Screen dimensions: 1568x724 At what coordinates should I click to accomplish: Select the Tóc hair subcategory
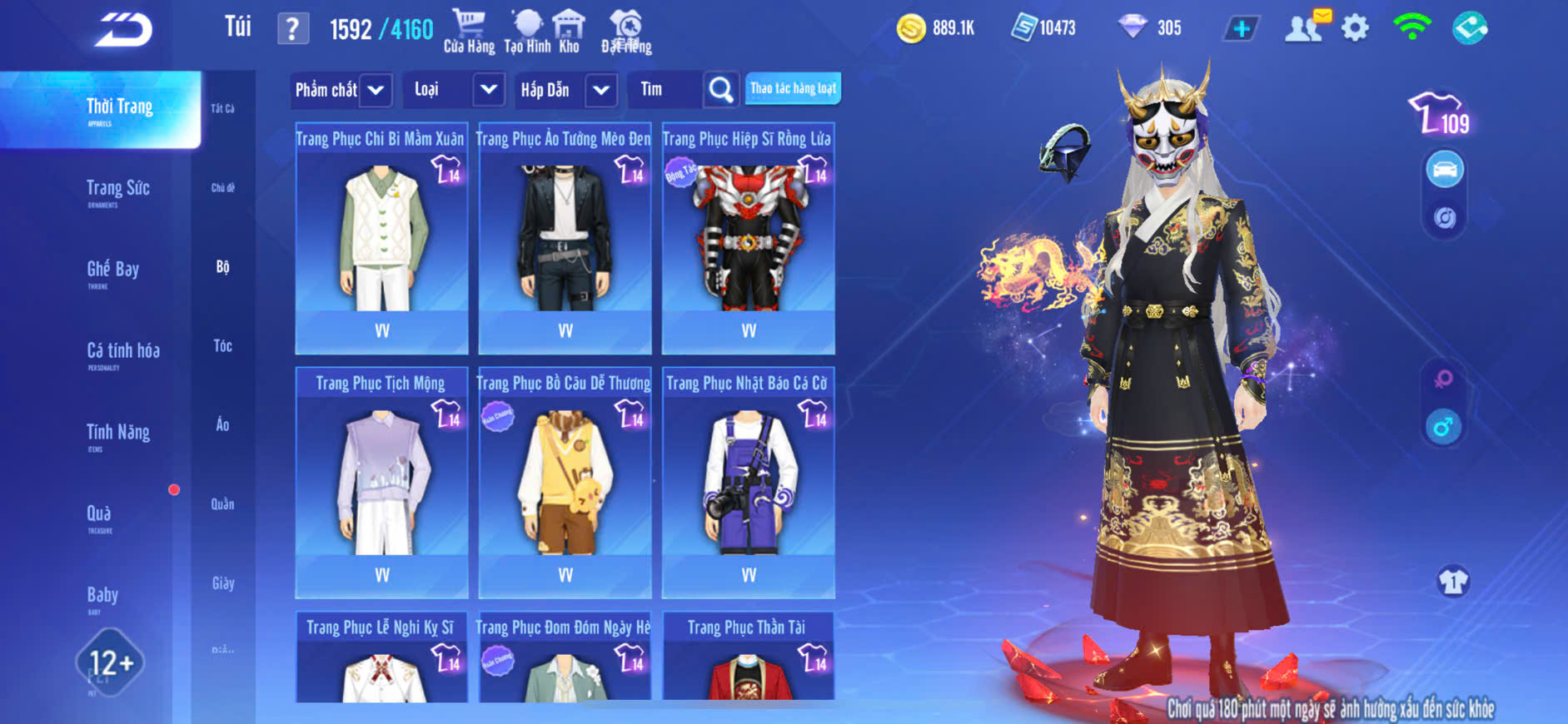[x=222, y=345]
